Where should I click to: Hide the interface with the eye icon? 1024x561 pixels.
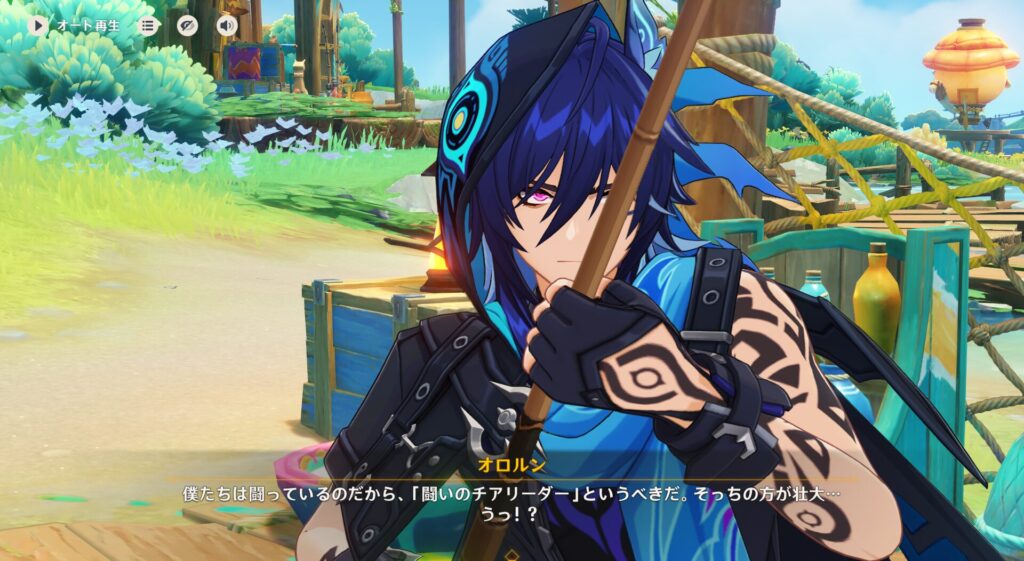[188, 25]
